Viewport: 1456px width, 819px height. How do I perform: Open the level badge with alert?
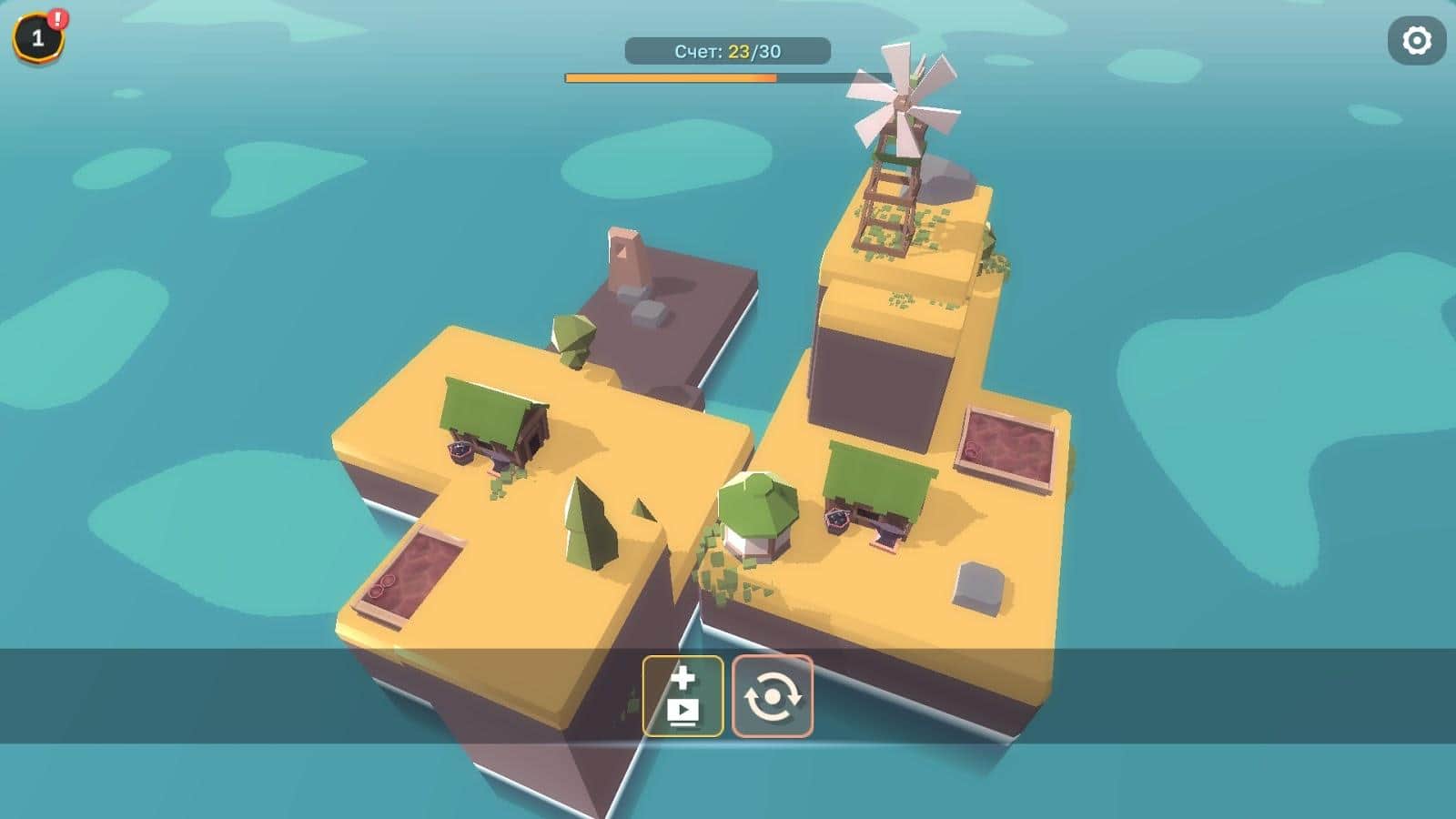click(38, 38)
